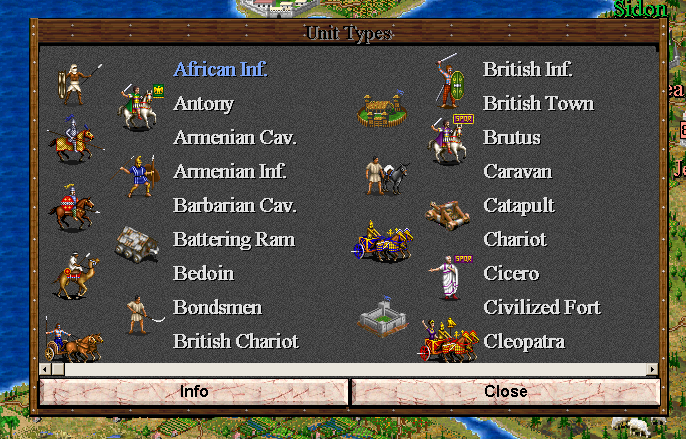Pick the Cicero unit entry
Viewport: 686px width, 439px height.
tap(511, 273)
